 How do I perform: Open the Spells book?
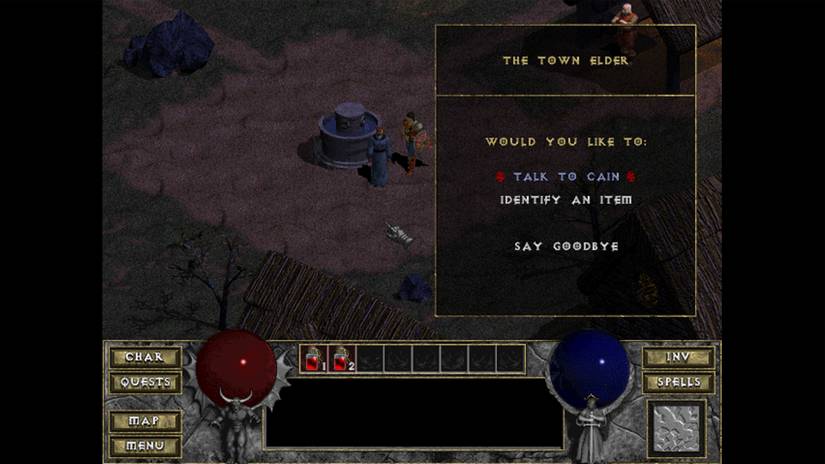point(678,382)
